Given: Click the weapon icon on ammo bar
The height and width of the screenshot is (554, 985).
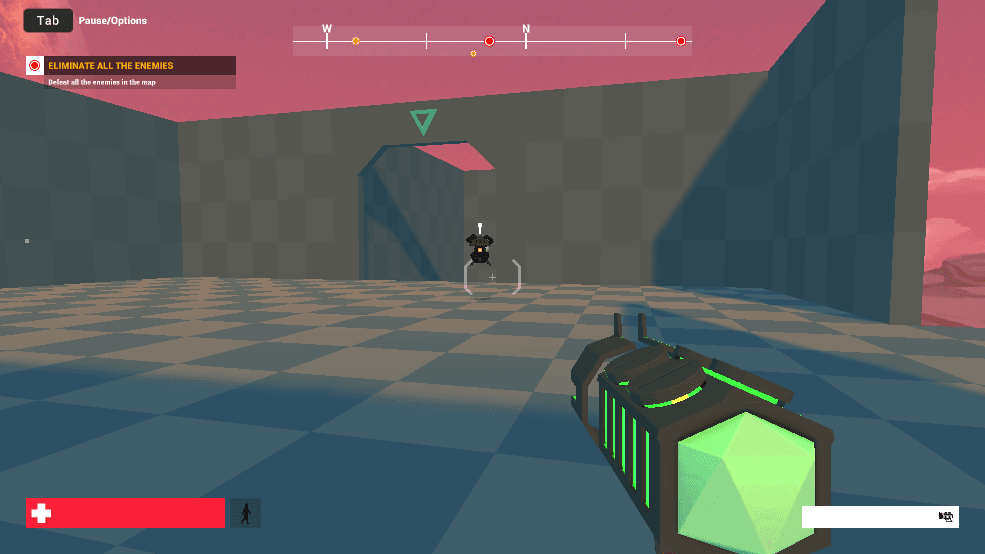Looking at the screenshot, I should 945,516.
